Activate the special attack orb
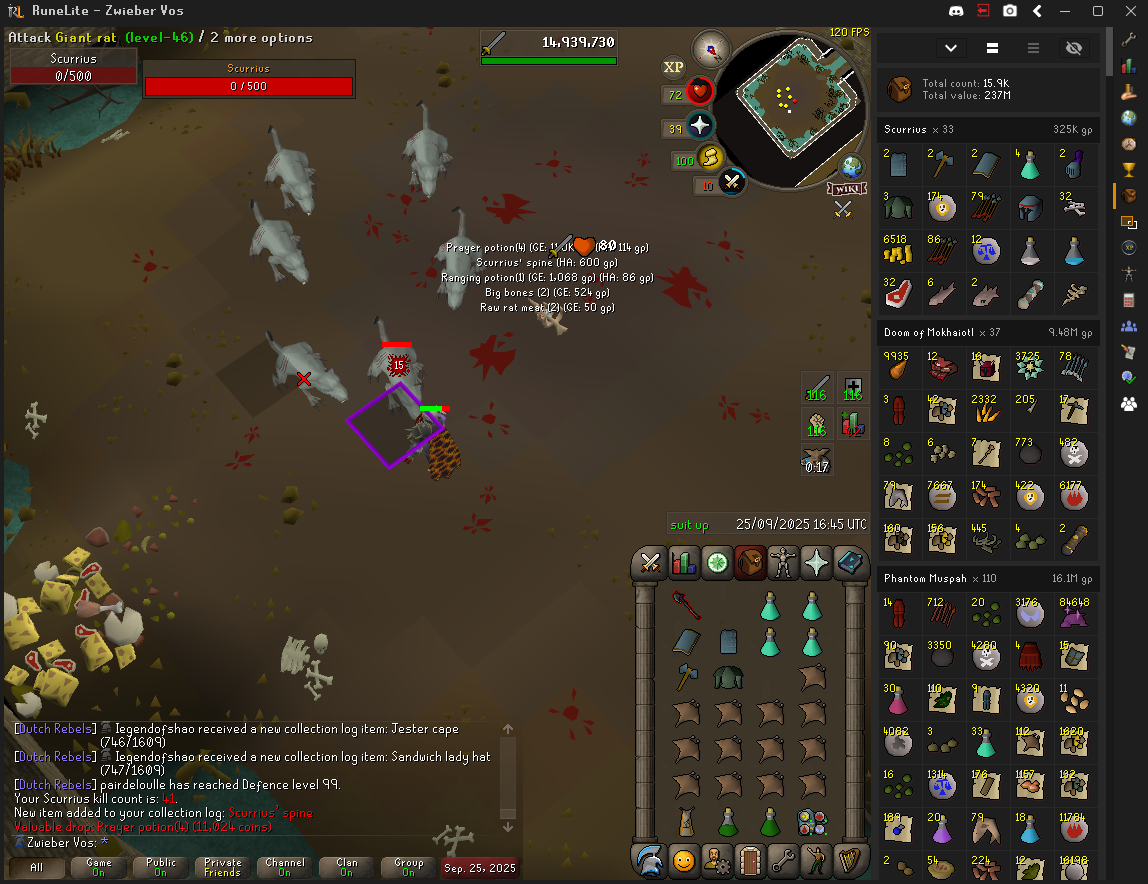This screenshot has height=884, width=1148. point(733,182)
